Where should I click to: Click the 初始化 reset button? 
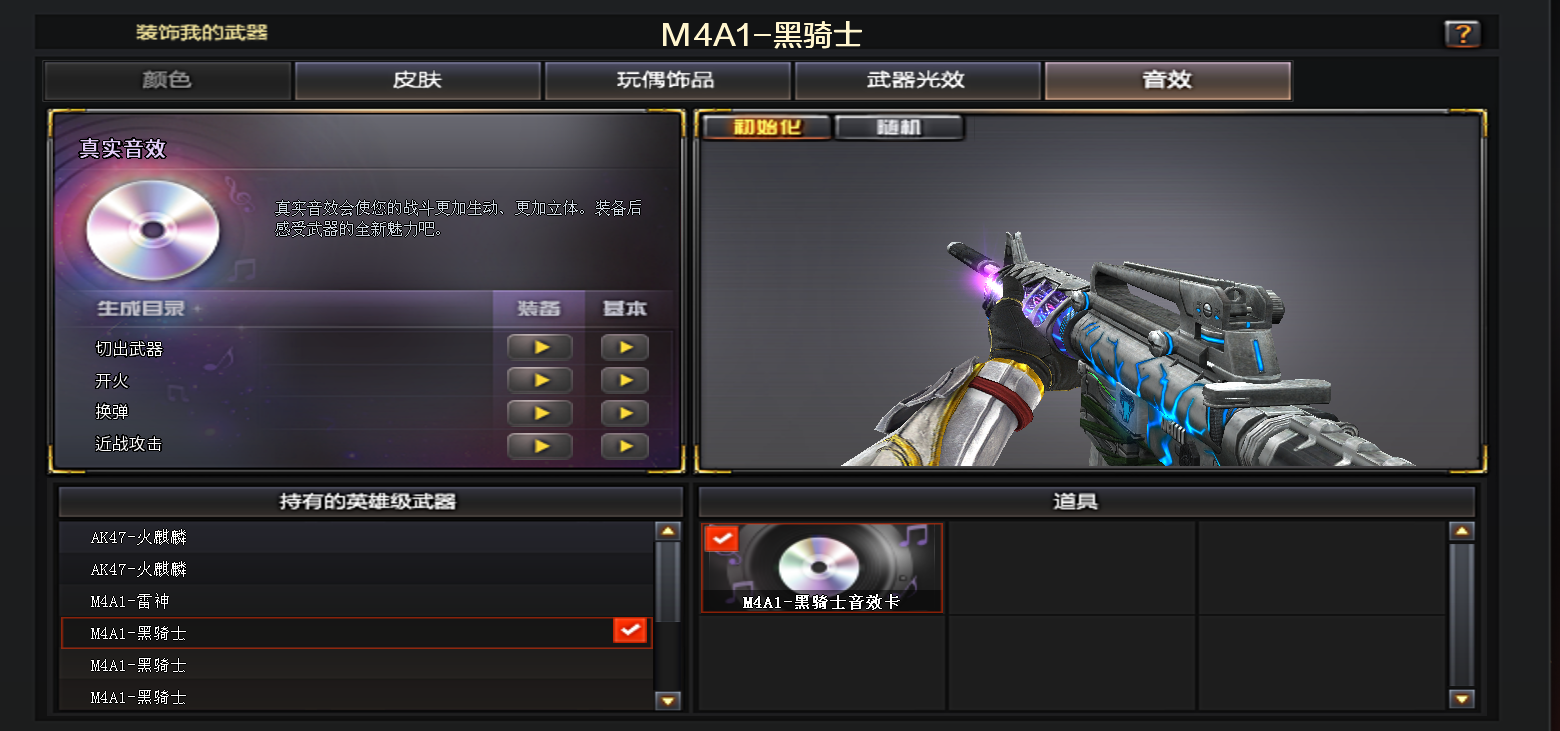tap(767, 128)
